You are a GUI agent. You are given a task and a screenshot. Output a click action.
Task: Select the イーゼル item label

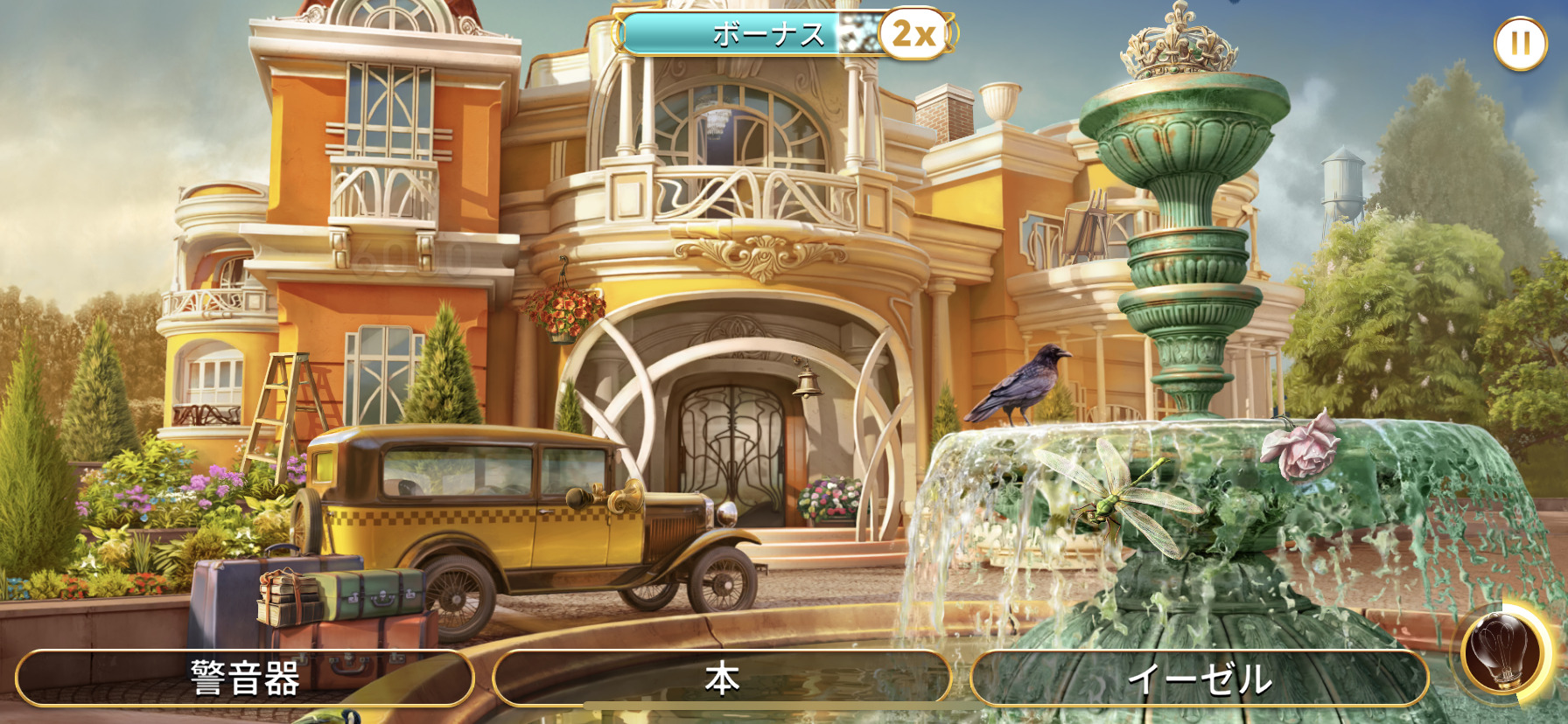coord(1200,679)
